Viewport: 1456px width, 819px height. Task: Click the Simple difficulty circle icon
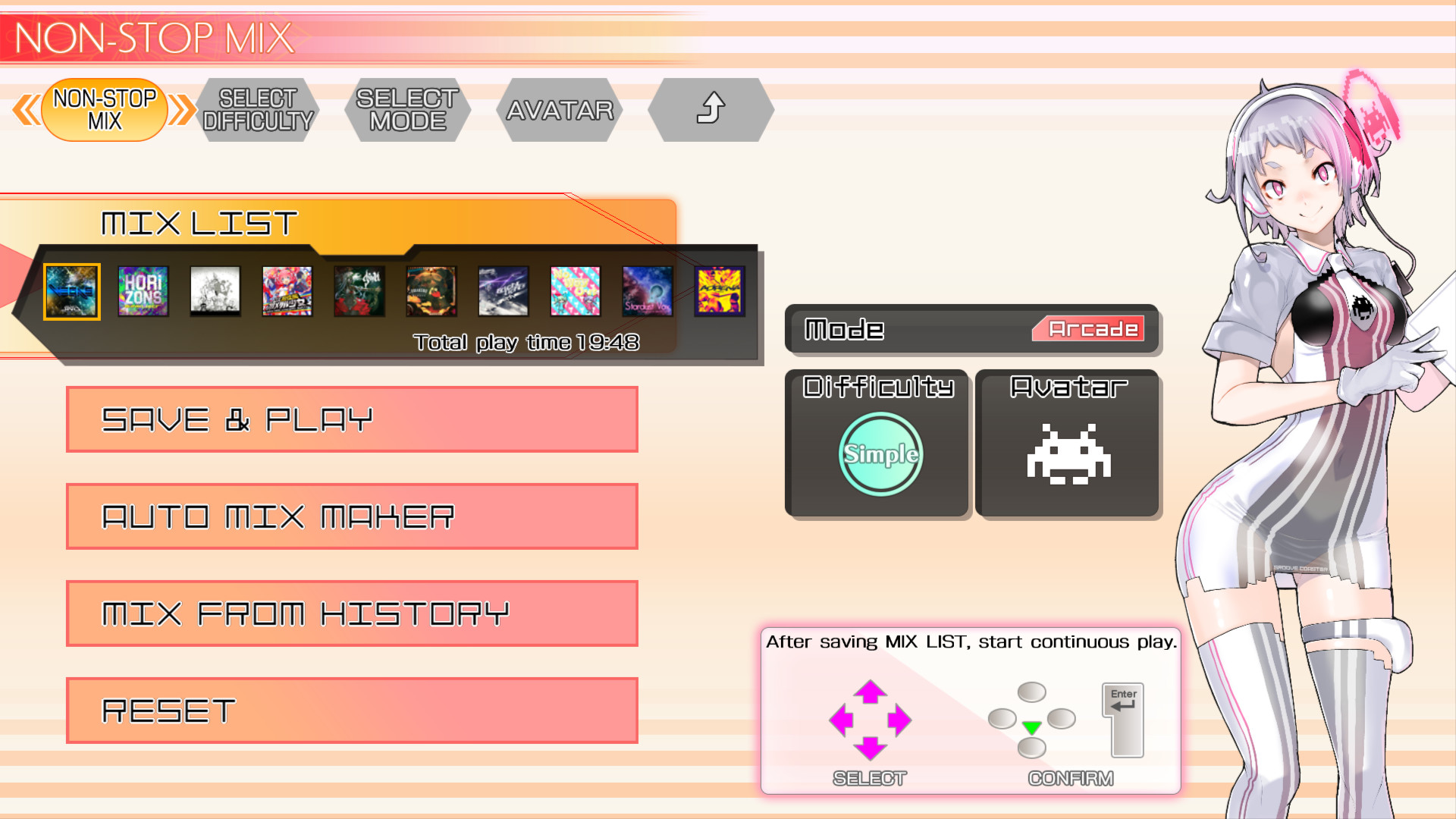pos(878,453)
